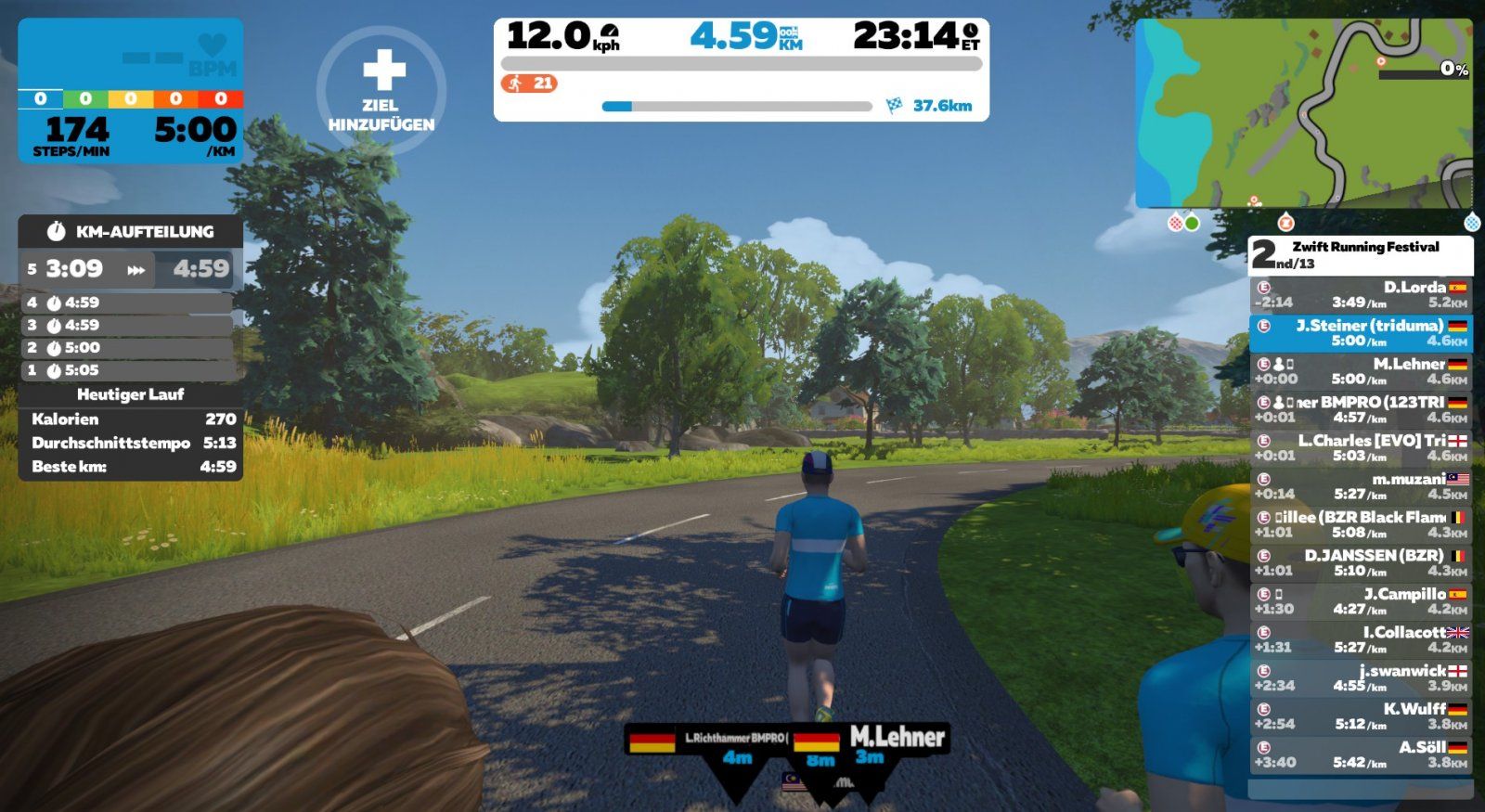Click the M.Lehner name tag
The width and height of the screenshot is (1485, 812).
click(897, 738)
